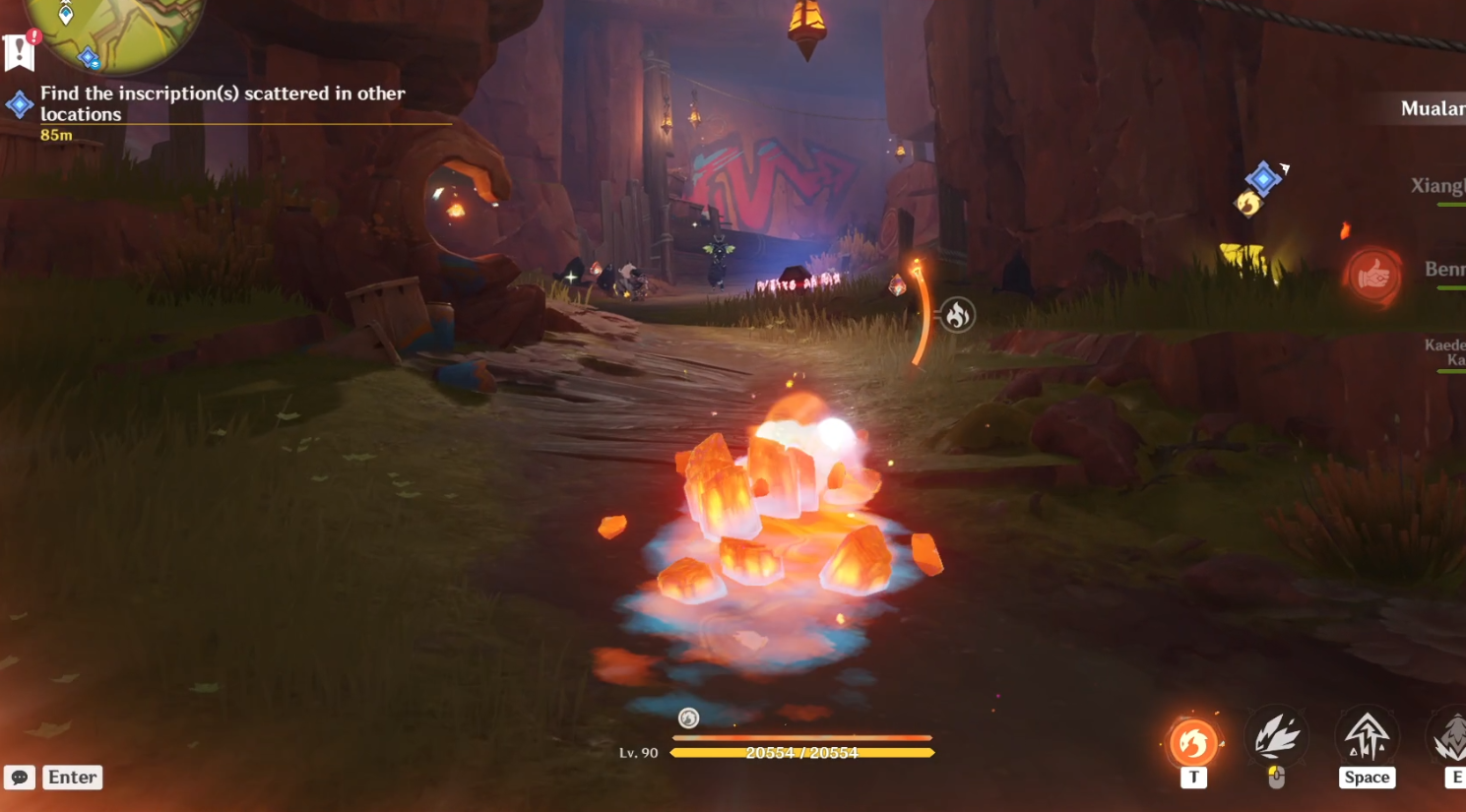
Task: Switch to party member Bennett
Action: point(1443,270)
